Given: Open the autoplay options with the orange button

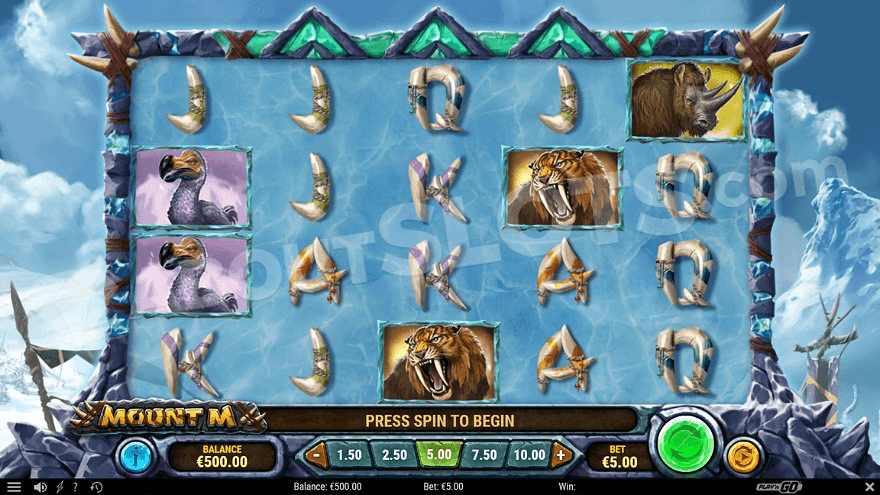Looking at the screenshot, I should [743, 455].
